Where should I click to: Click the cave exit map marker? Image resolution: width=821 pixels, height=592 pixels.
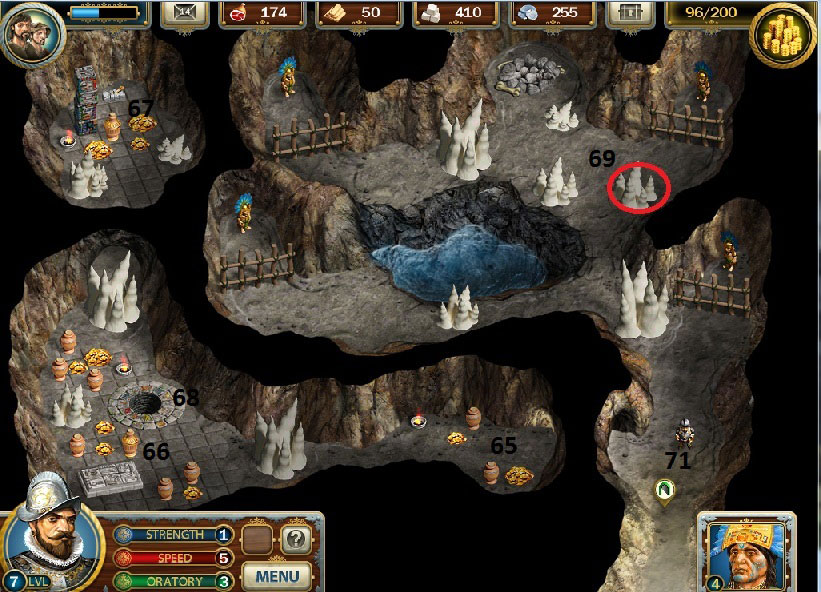click(664, 489)
